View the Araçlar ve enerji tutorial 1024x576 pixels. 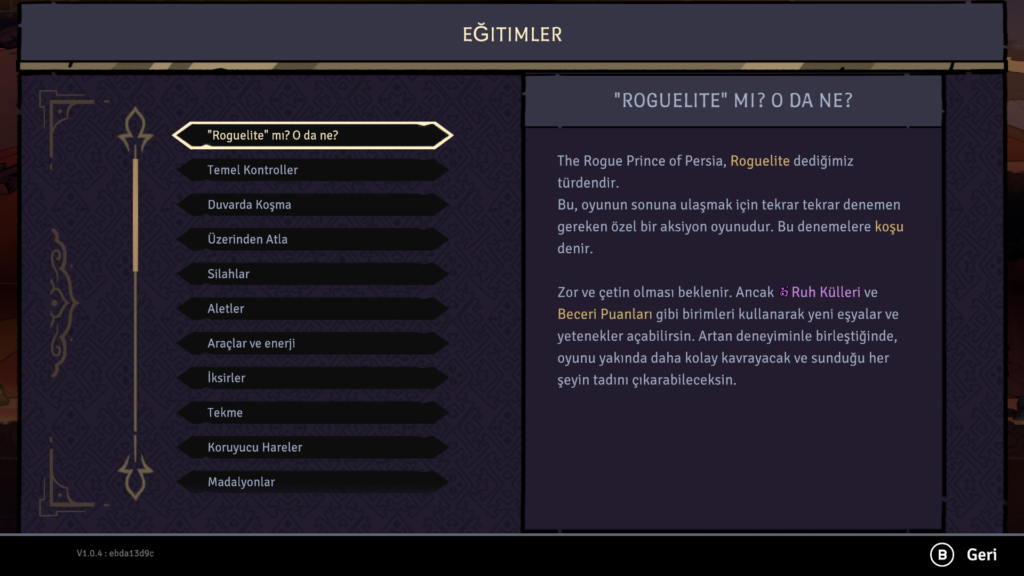coord(312,343)
